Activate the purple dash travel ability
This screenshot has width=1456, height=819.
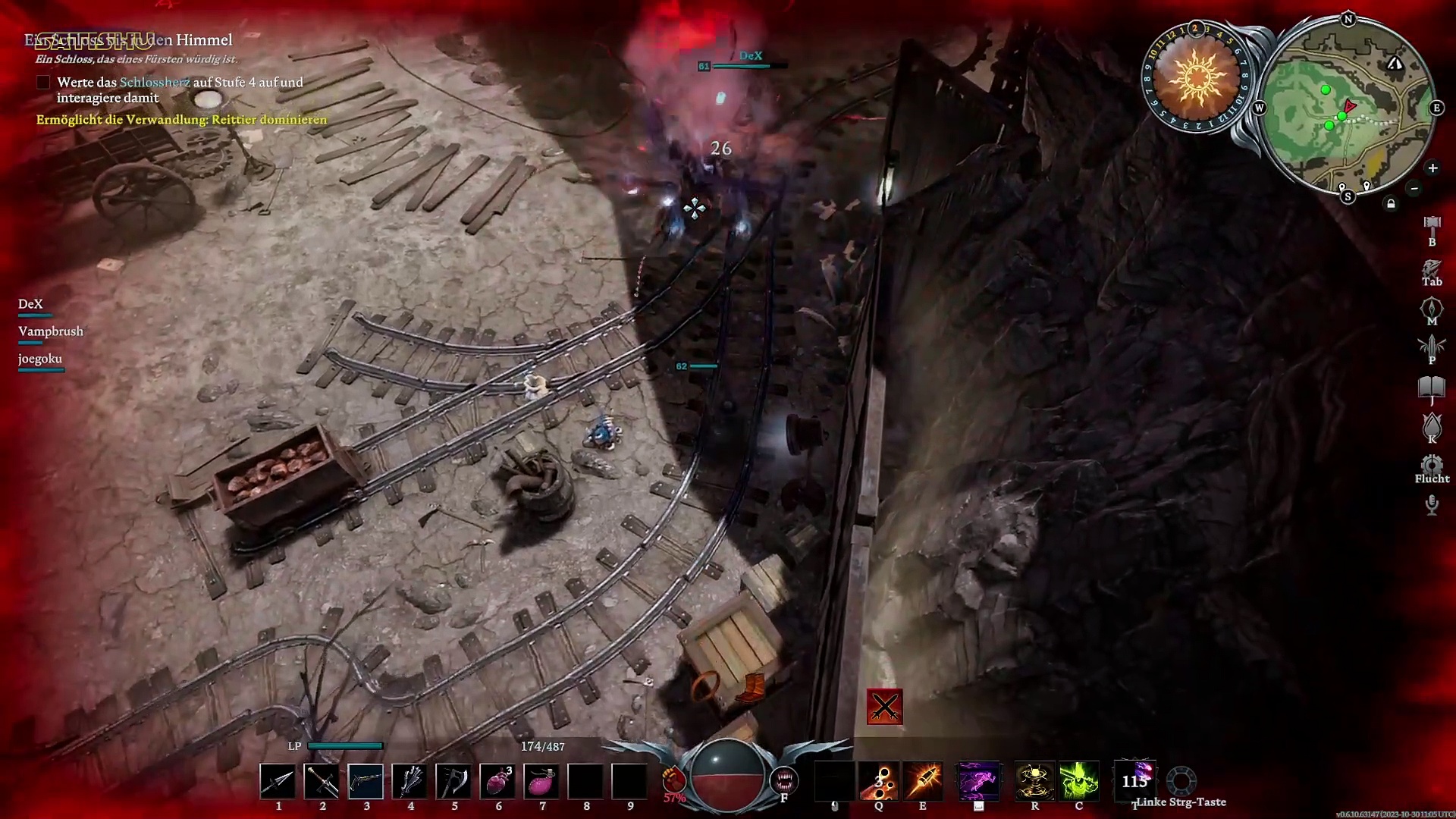(x=978, y=781)
